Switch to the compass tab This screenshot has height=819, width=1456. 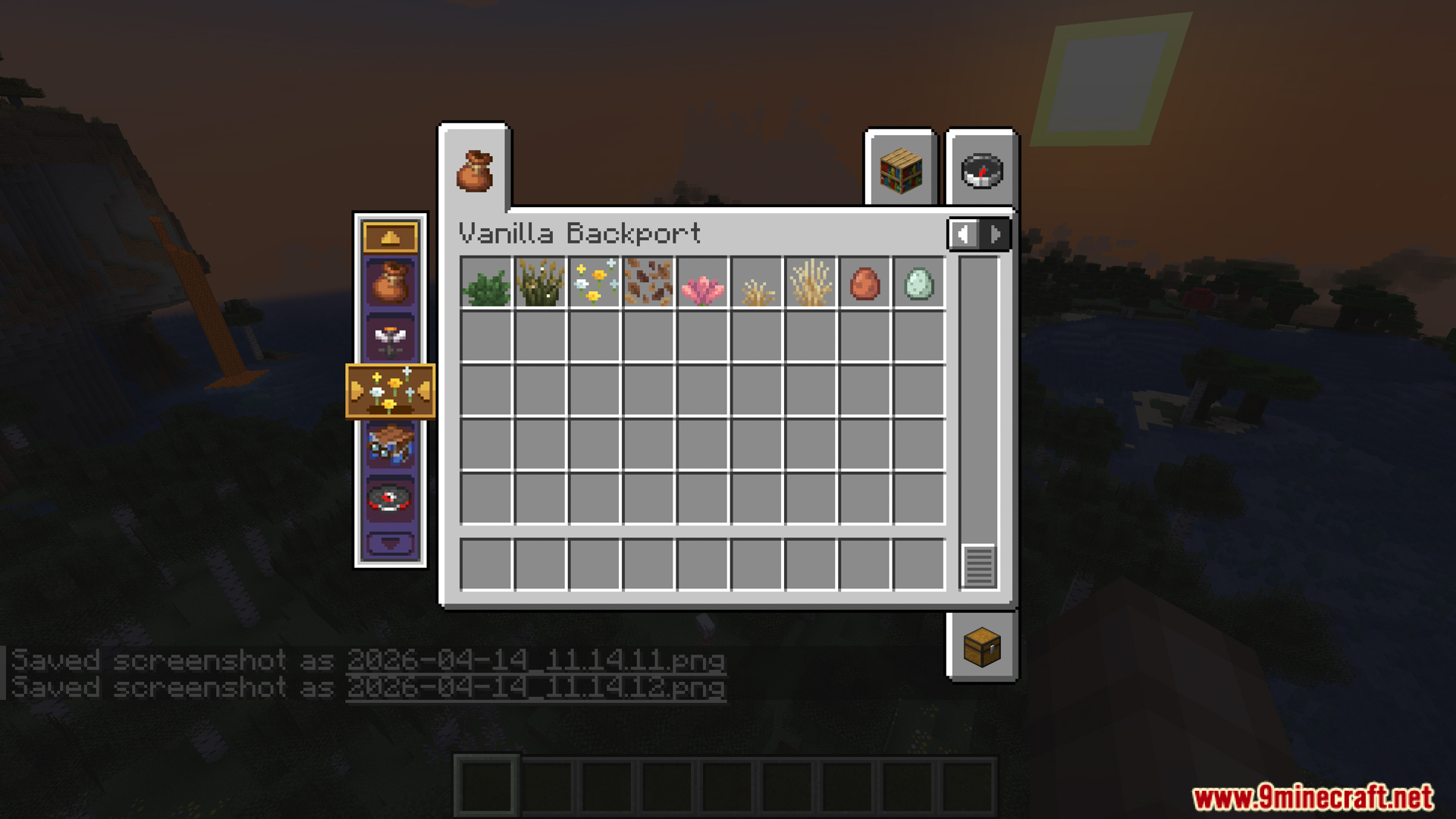pyautogui.click(x=981, y=172)
